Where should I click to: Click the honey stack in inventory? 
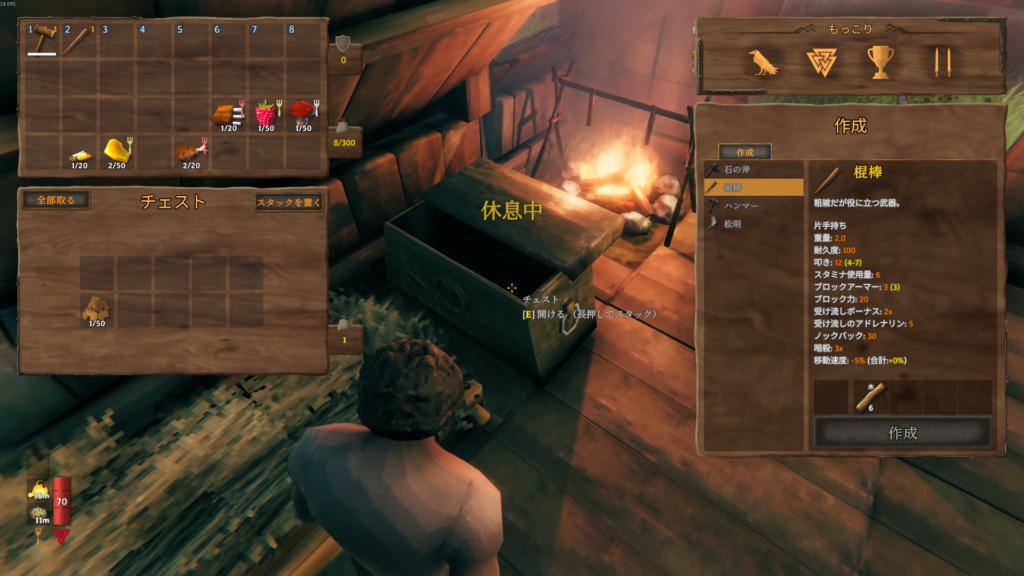tap(117, 151)
